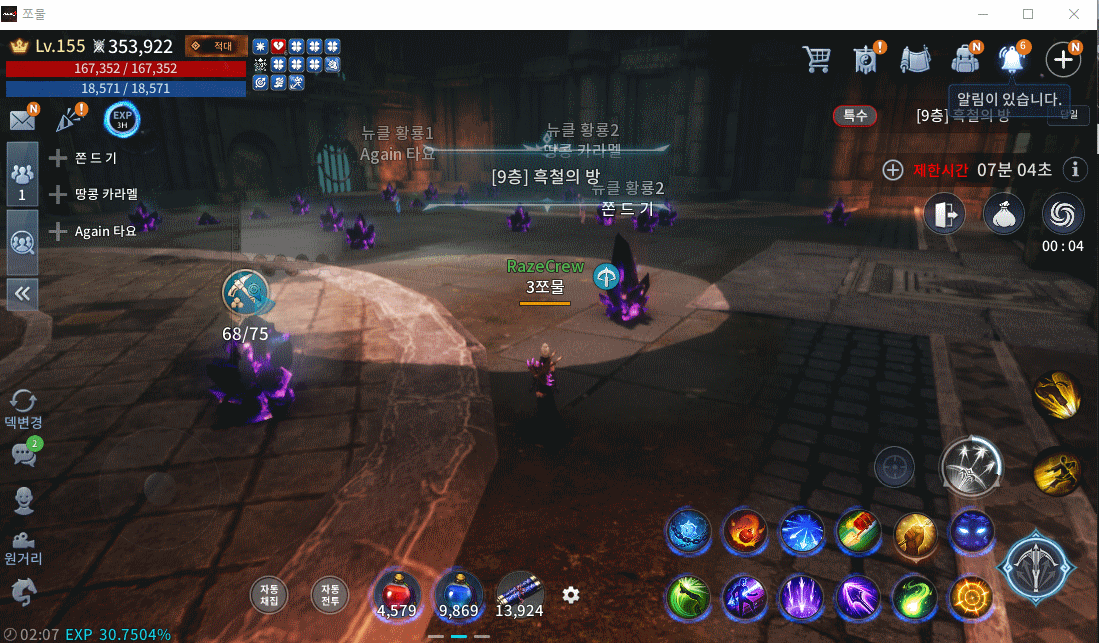Open the main menu plus button
Image resolution: width=1099 pixels, height=643 pixels.
point(1062,59)
